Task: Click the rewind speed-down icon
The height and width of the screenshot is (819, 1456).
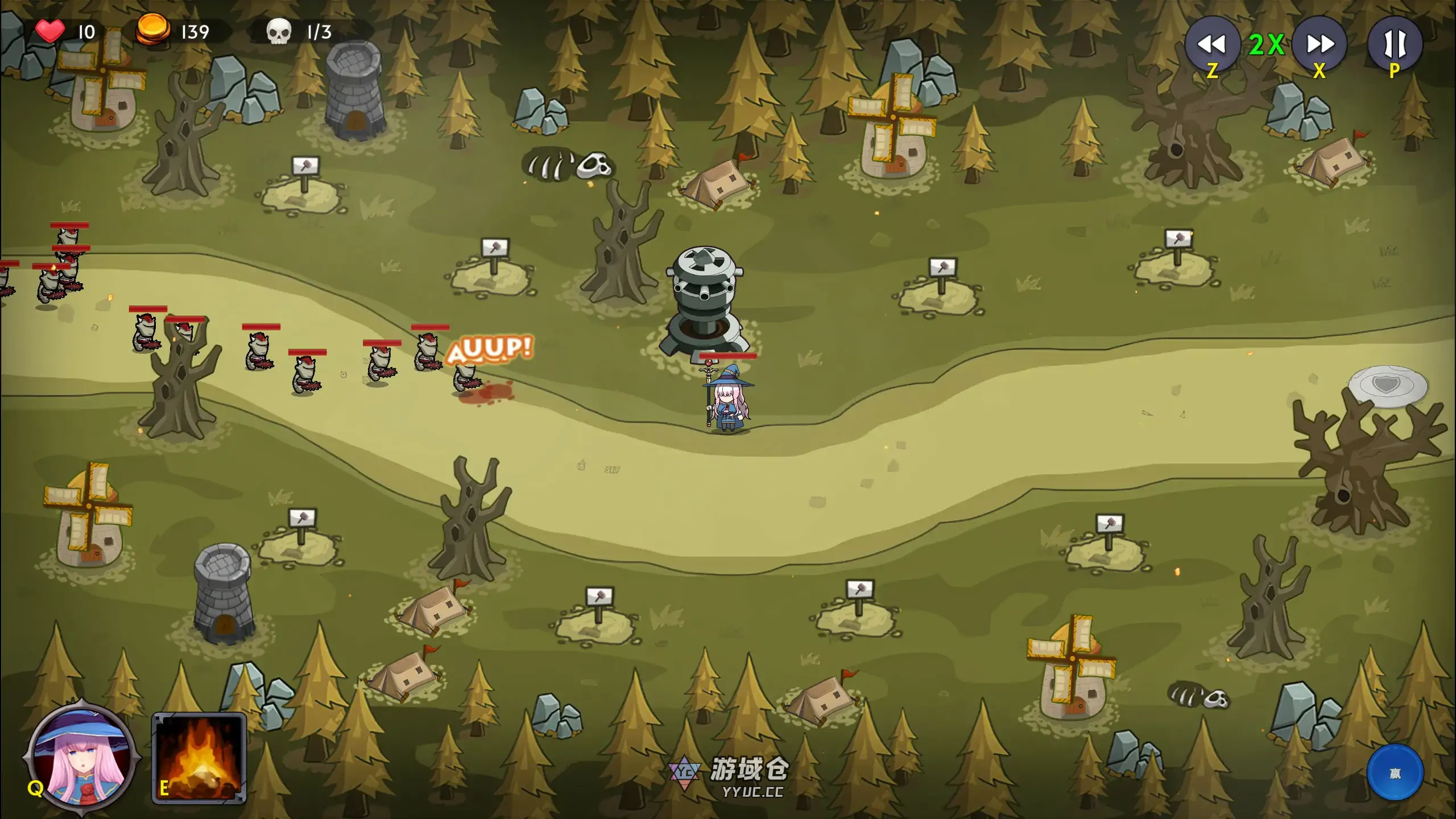Action: click(1213, 44)
